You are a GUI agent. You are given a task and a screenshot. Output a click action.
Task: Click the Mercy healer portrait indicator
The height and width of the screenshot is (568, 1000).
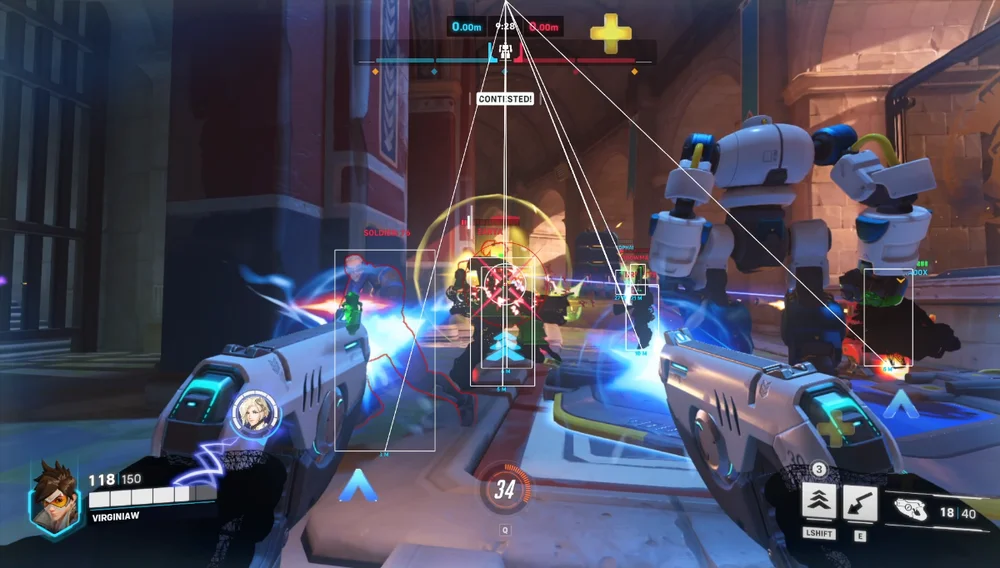tap(249, 413)
